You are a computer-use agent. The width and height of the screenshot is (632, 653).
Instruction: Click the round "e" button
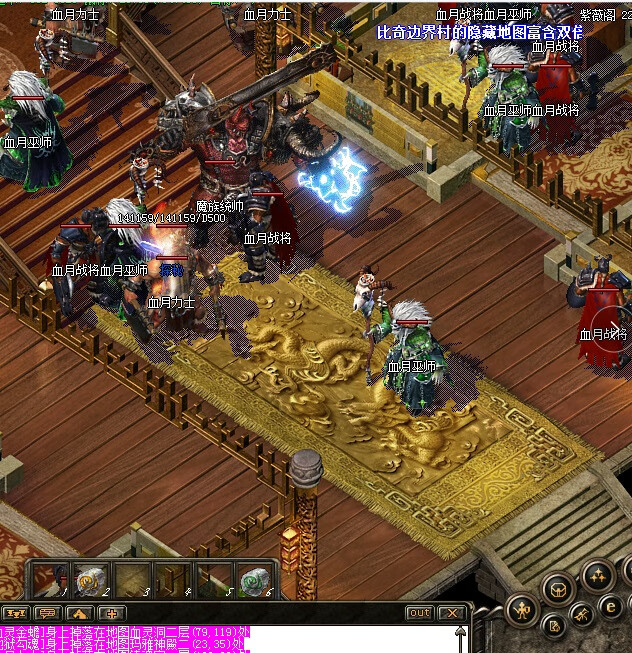coord(611,605)
